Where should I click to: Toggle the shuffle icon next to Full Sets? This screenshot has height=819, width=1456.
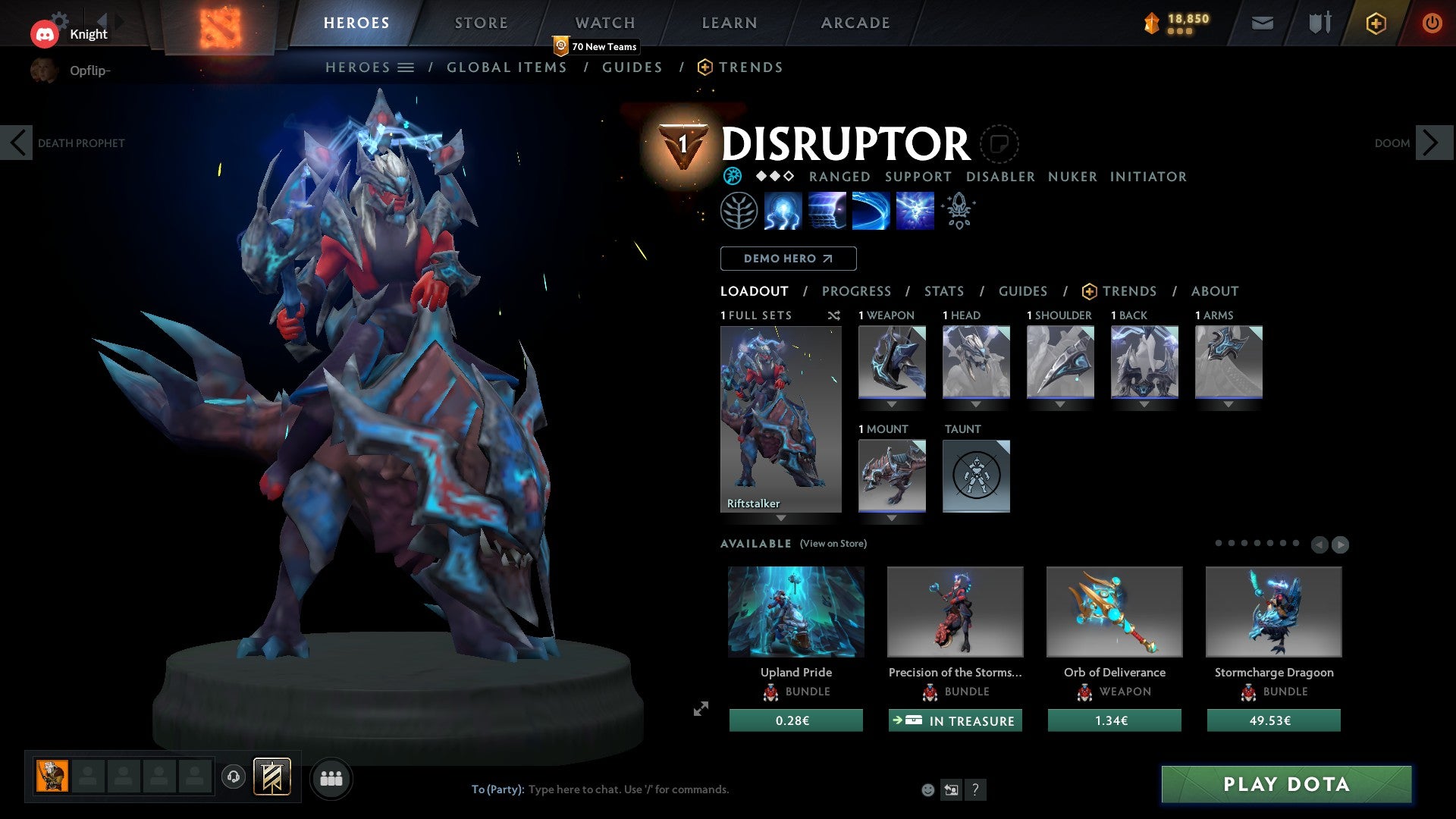(x=834, y=315)
